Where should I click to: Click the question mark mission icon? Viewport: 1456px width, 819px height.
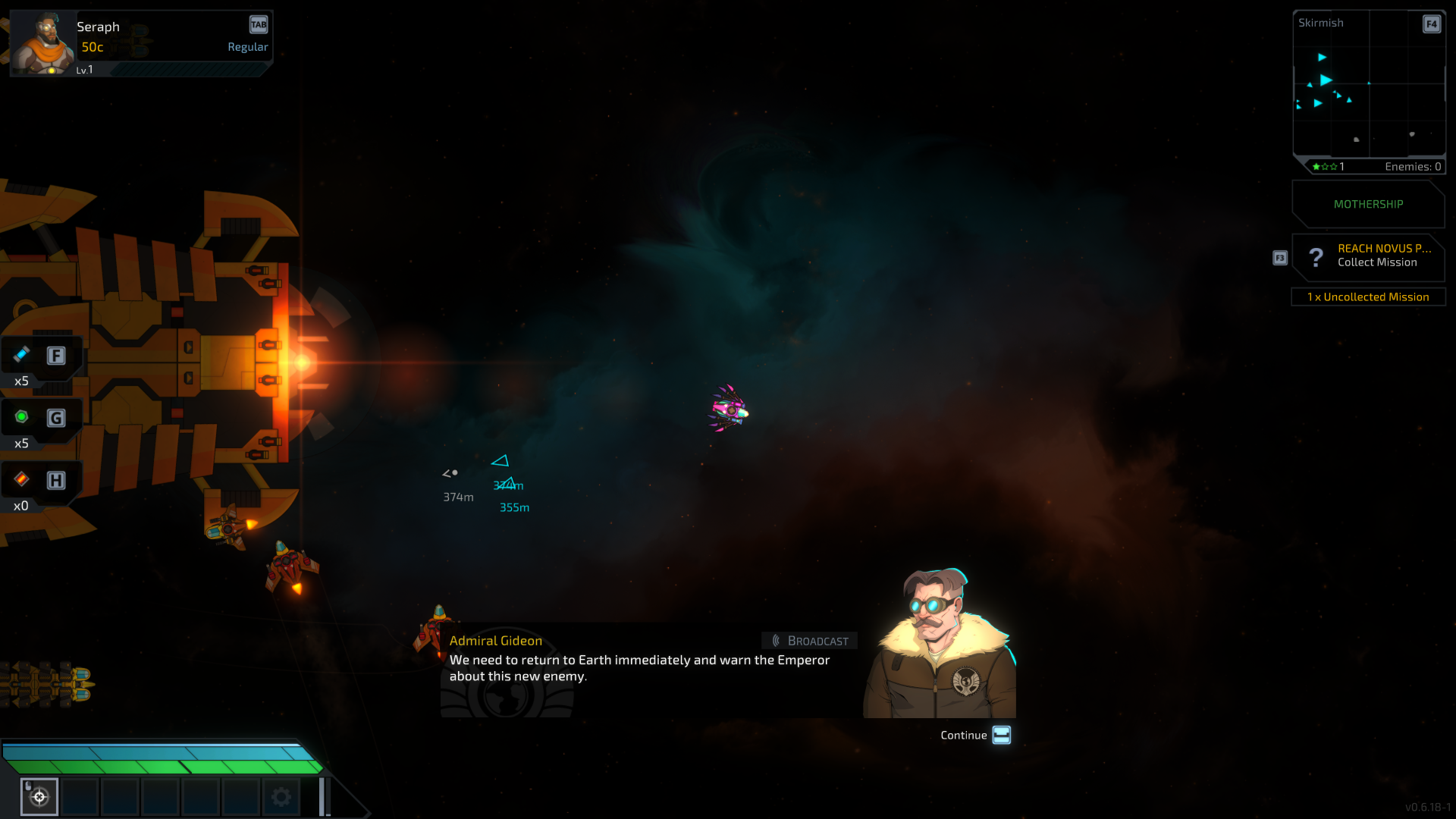pyautogui.click(x=1316, y=258)
